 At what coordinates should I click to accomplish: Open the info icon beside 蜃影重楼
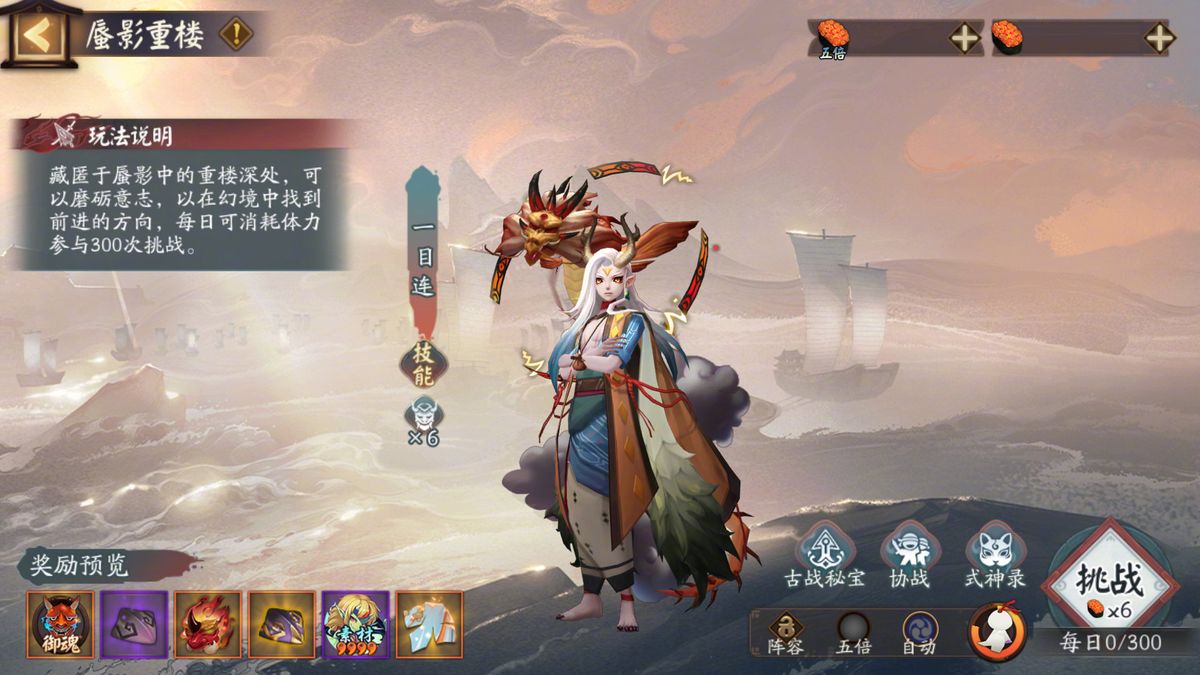click(236, 35)
